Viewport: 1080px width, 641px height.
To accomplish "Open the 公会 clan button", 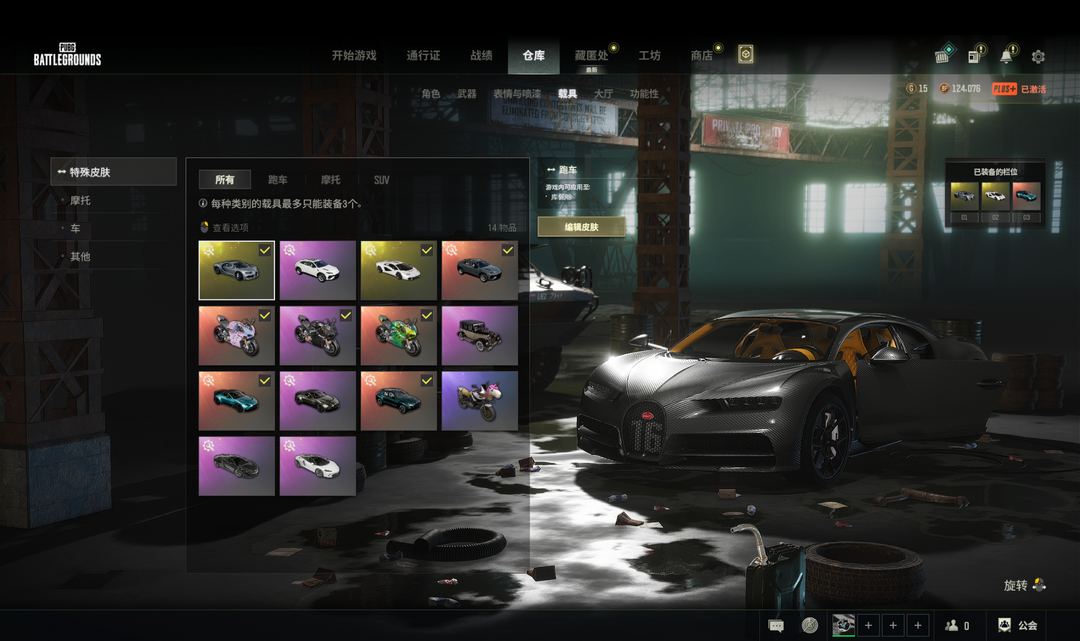I will (x=1017, y=626).
